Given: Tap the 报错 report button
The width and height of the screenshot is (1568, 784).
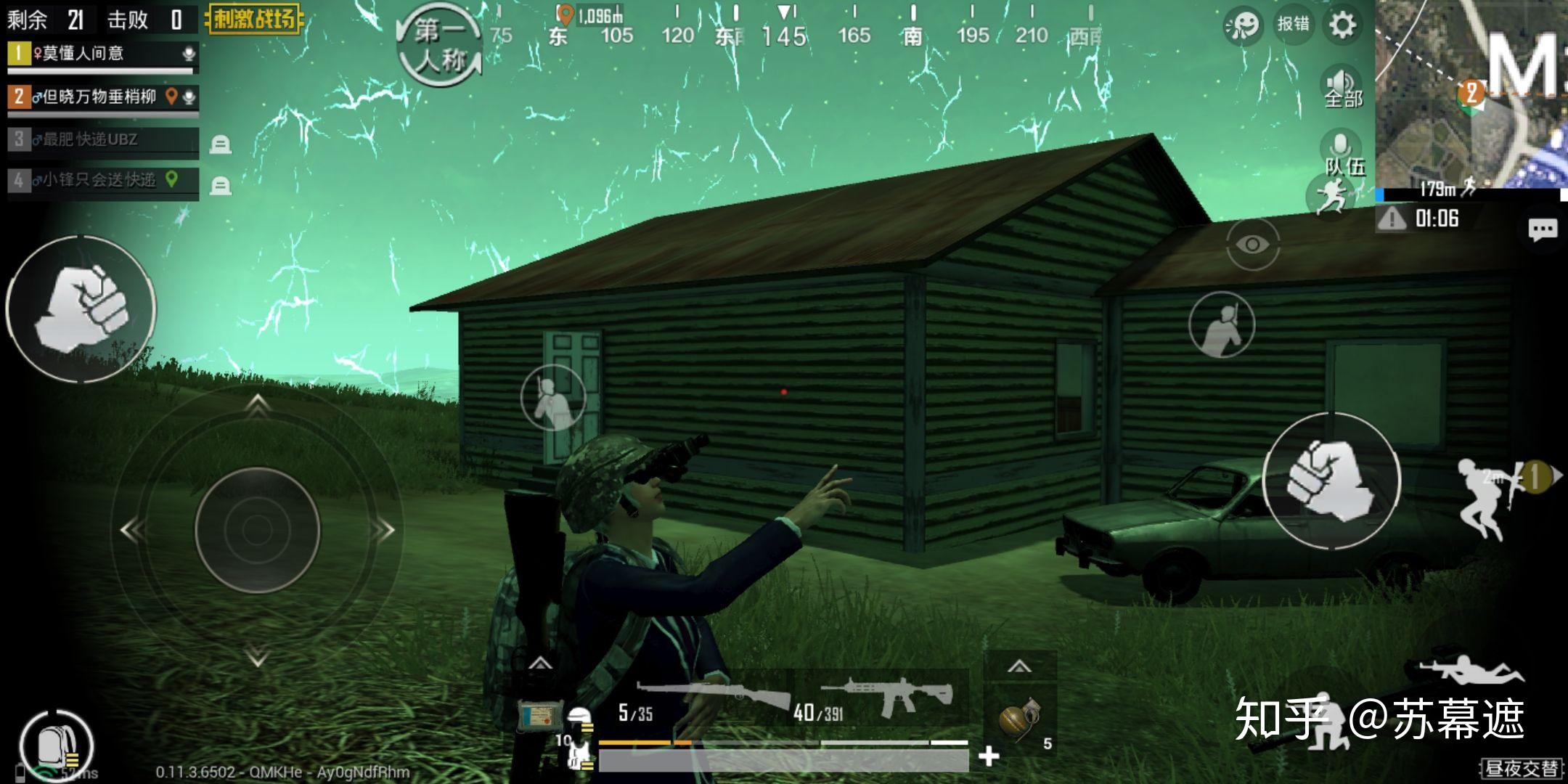Looking at the screenshot, I should tap(1294, 25).
